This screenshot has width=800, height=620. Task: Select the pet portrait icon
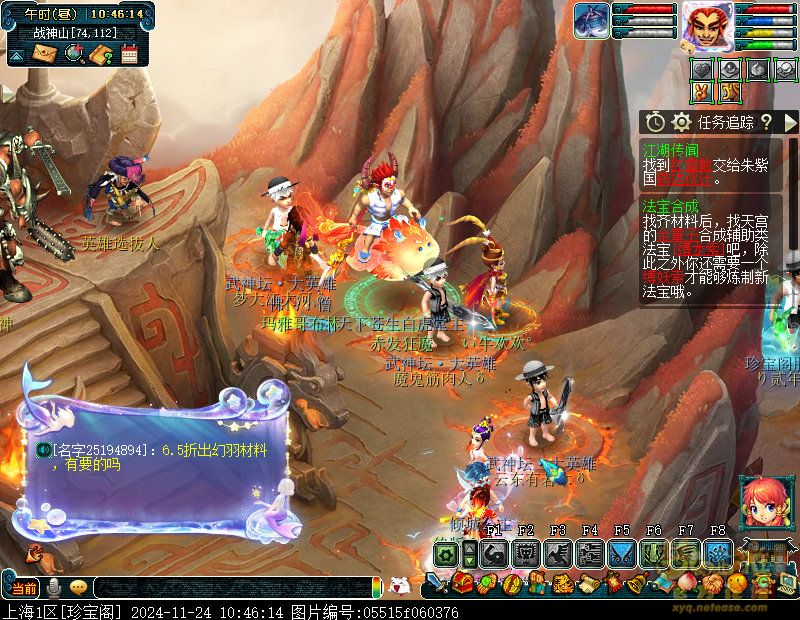point(591,20)
